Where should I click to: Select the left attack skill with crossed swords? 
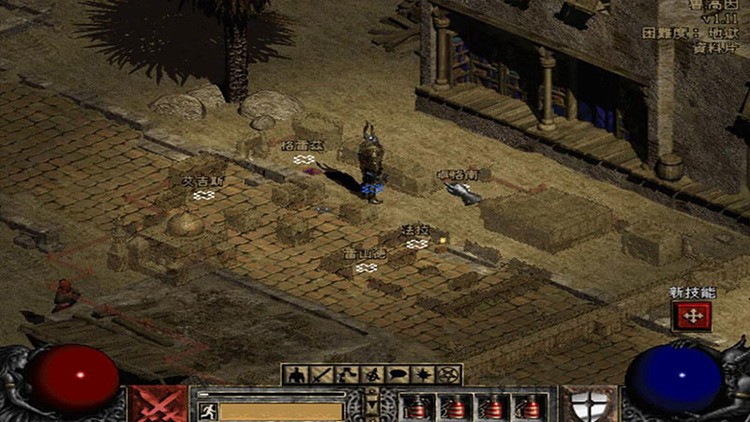click(158, 404)
